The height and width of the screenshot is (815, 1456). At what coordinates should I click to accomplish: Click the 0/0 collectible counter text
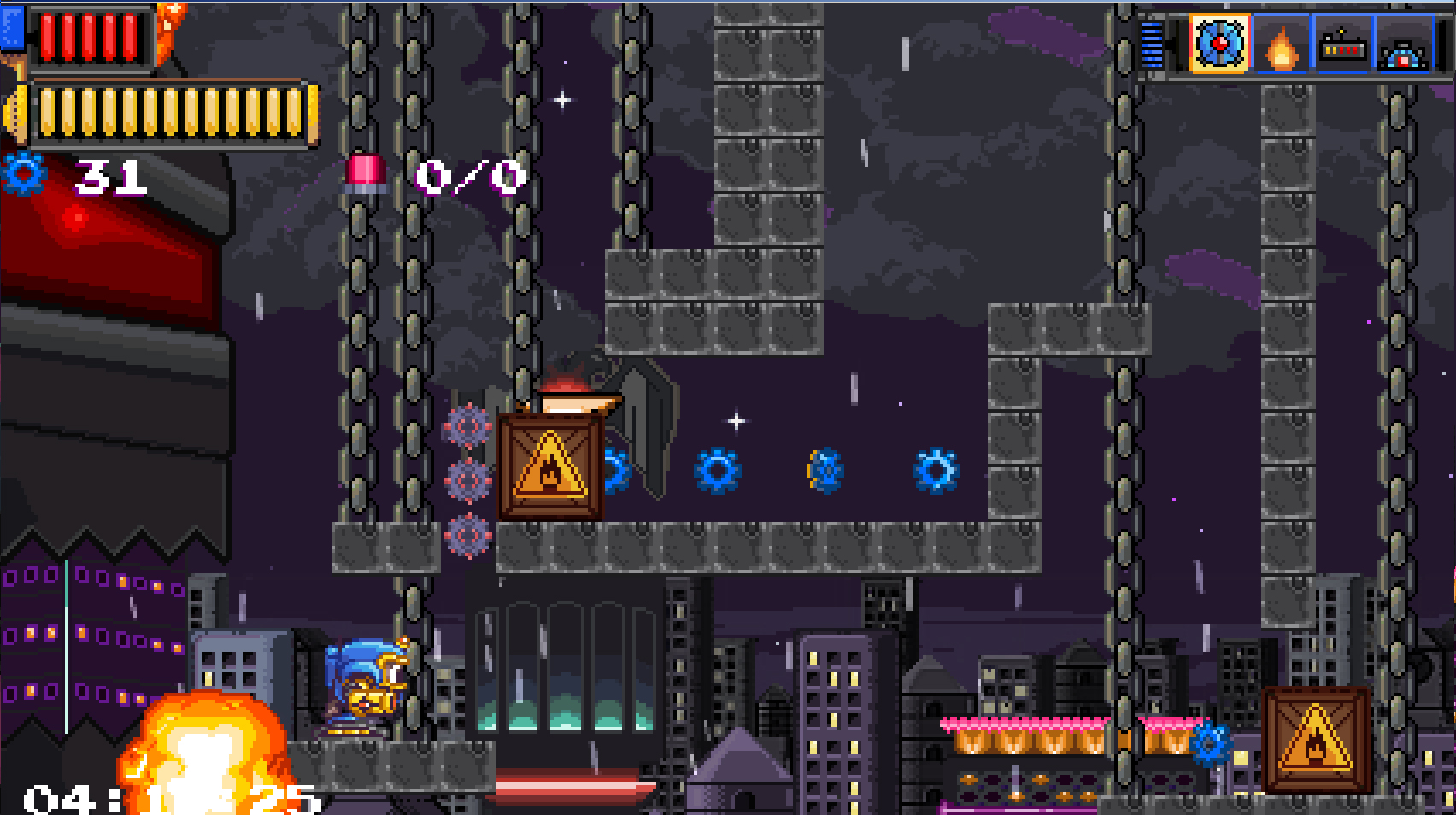pos(467,178)
